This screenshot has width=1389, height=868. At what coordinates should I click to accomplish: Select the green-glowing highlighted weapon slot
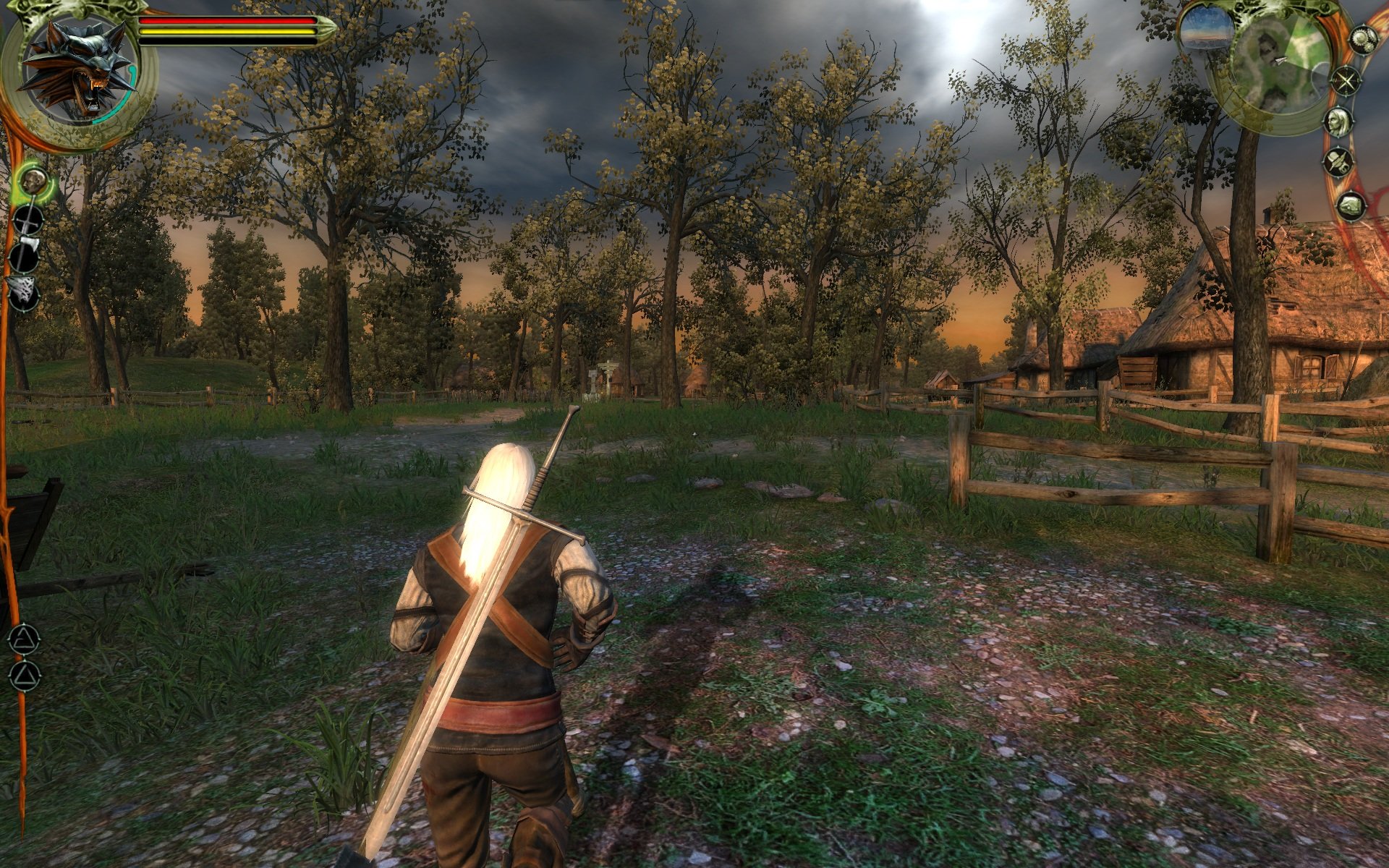coord(32,182)
